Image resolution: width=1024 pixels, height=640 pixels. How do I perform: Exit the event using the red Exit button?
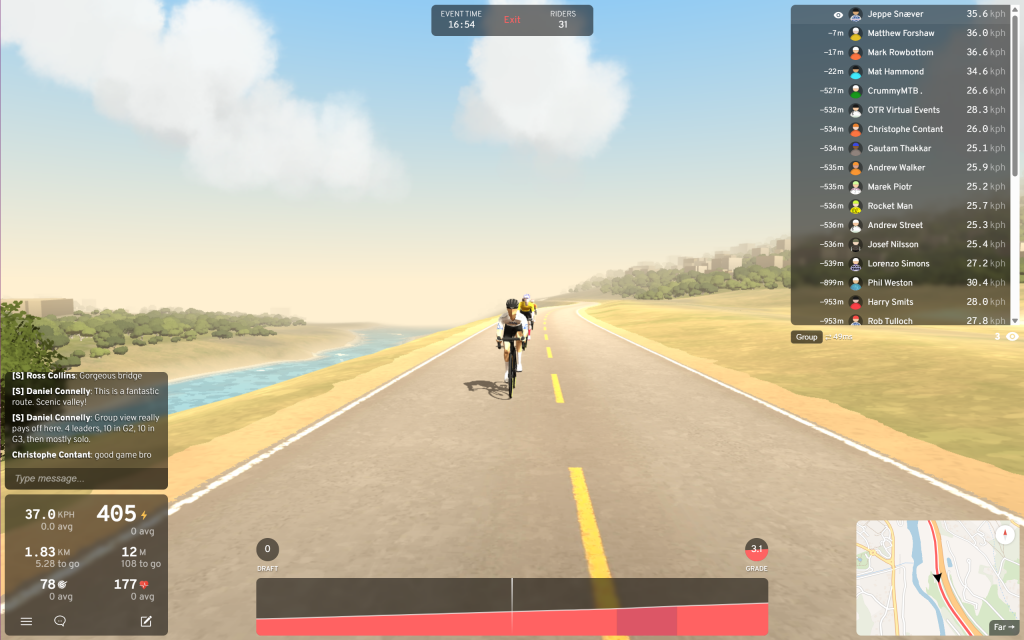click(x=512, y=20)
